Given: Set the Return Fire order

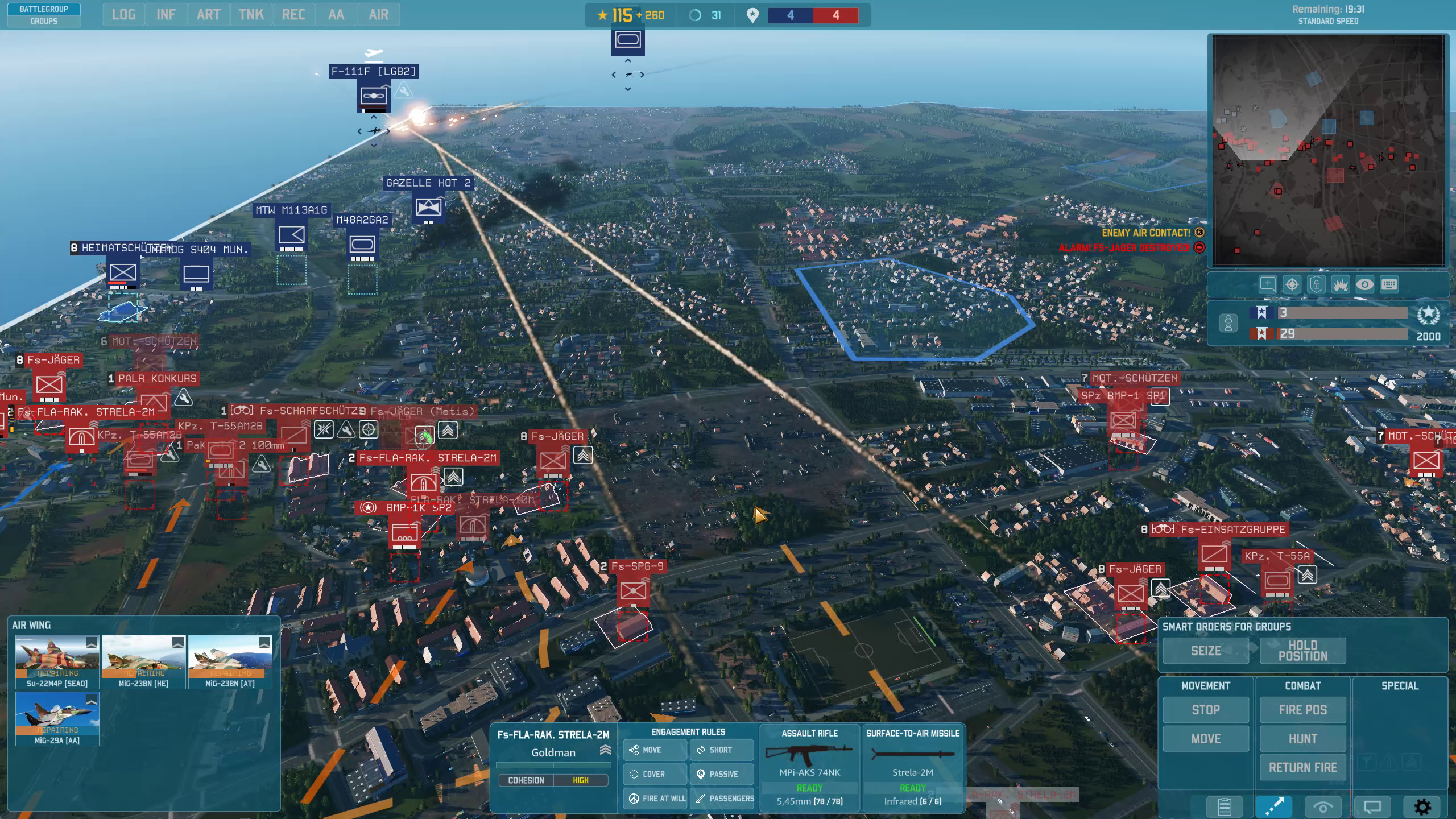Looking at the screenshot, I should (x=1302, y=768).
